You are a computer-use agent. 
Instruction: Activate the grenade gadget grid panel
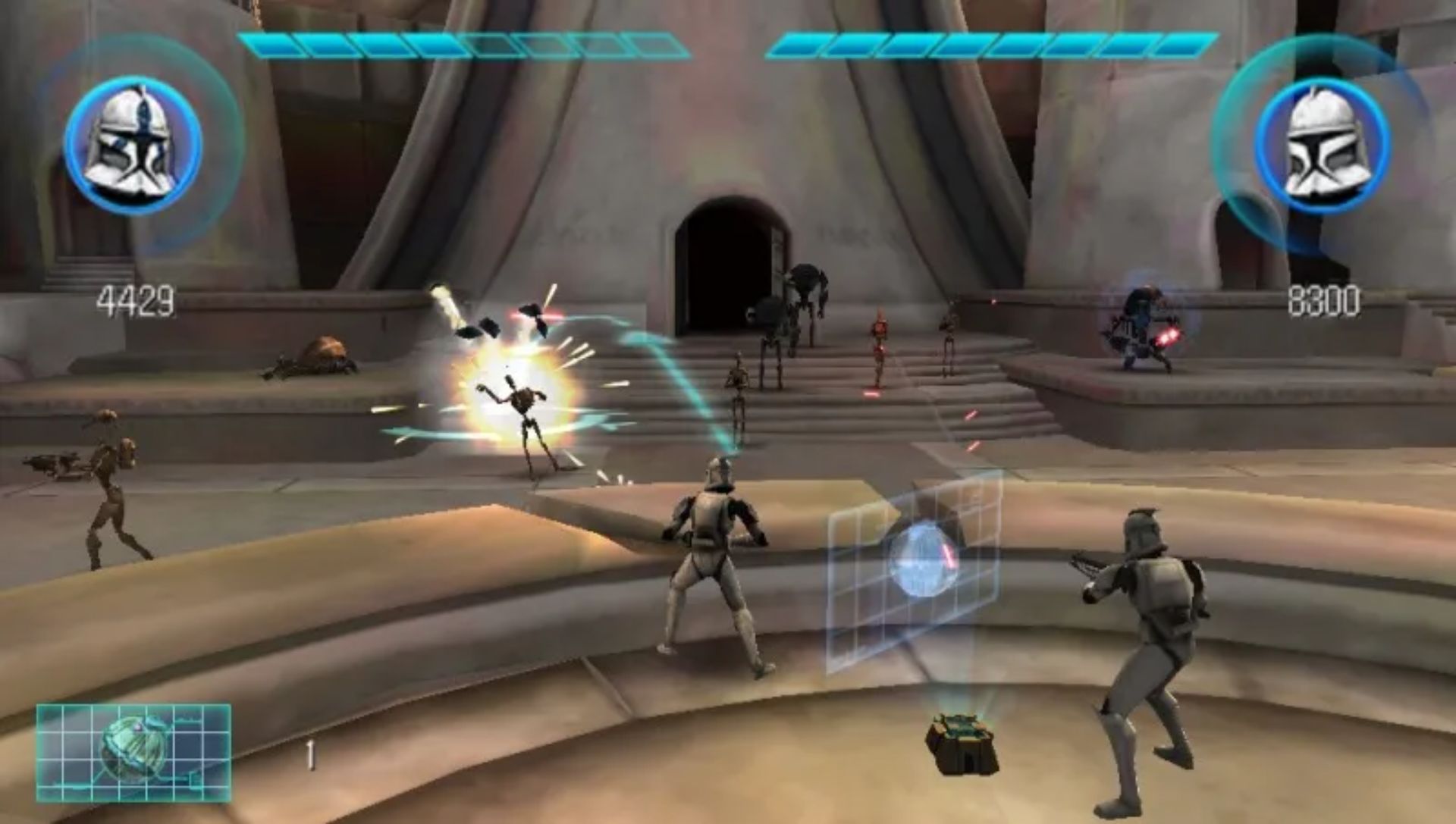[x=133, y=752]
